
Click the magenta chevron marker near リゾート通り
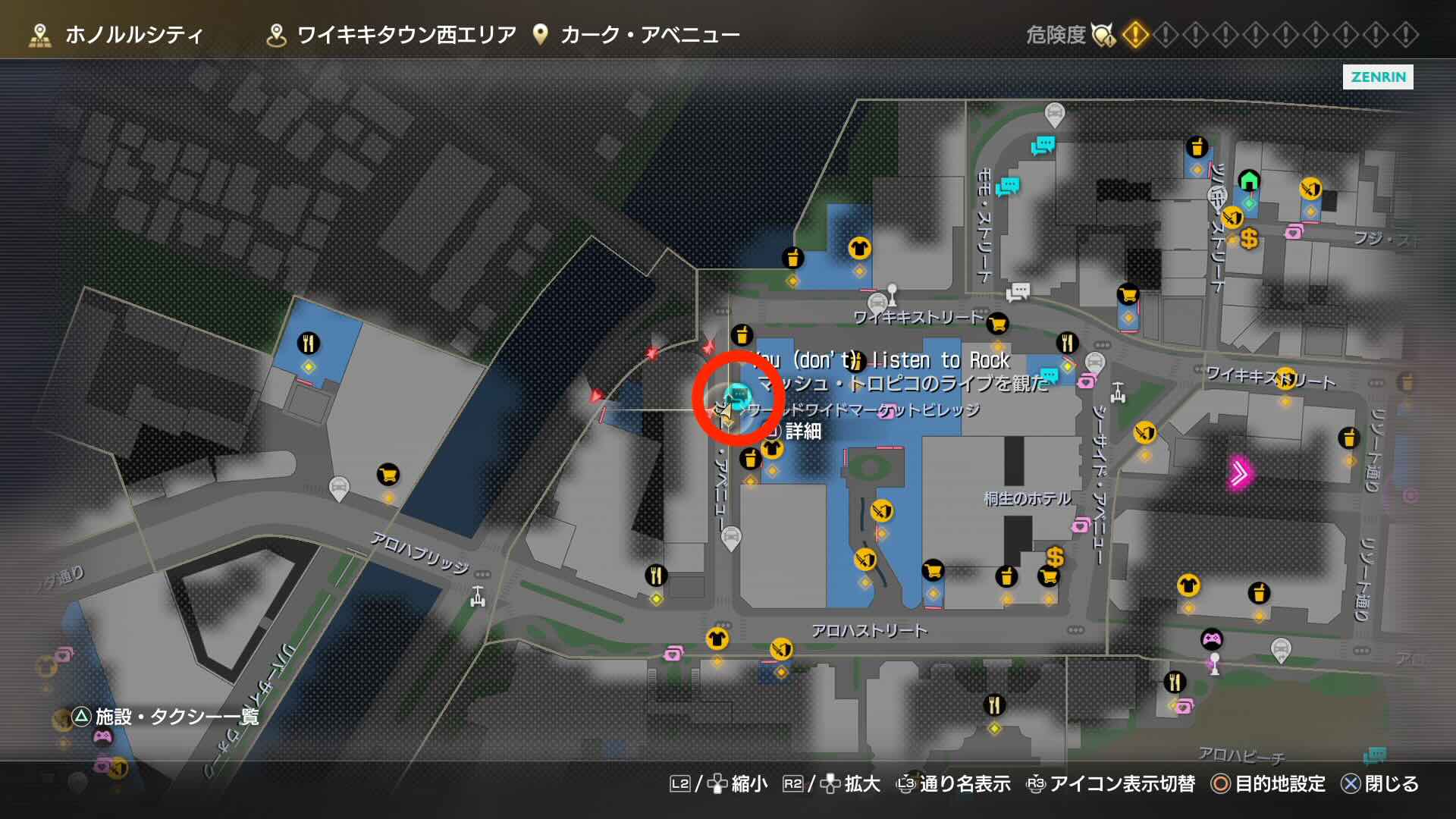click(1239, 472)
